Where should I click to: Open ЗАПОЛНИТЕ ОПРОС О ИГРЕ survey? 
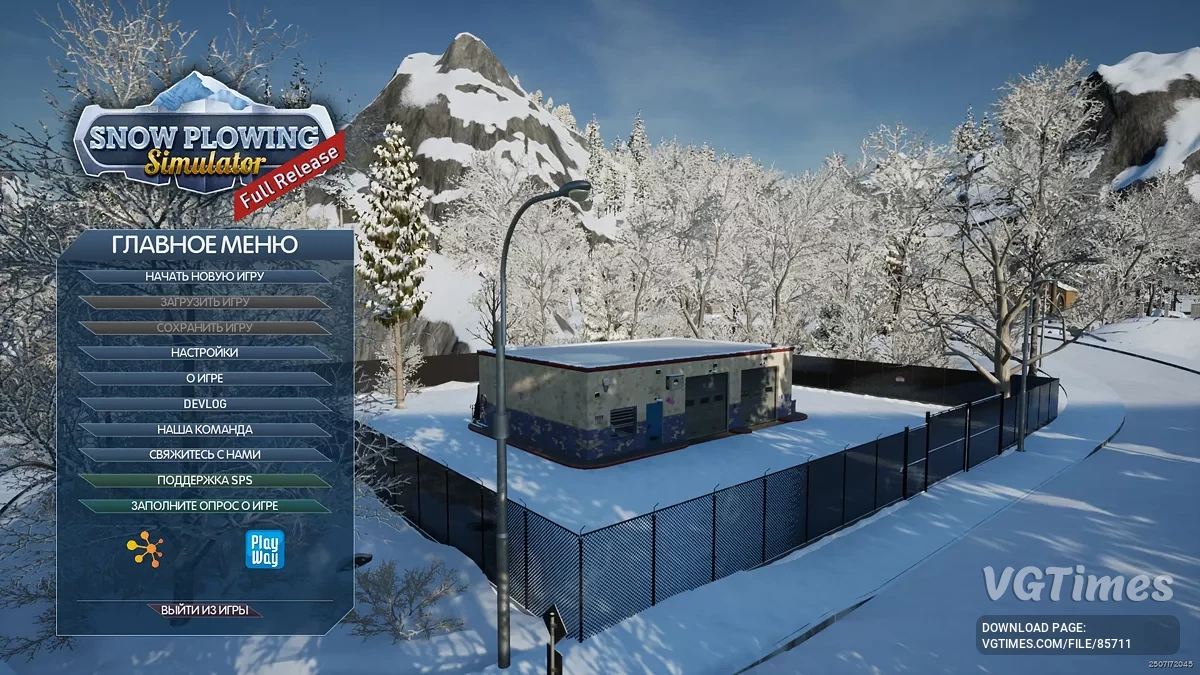(x=204, y=506)
